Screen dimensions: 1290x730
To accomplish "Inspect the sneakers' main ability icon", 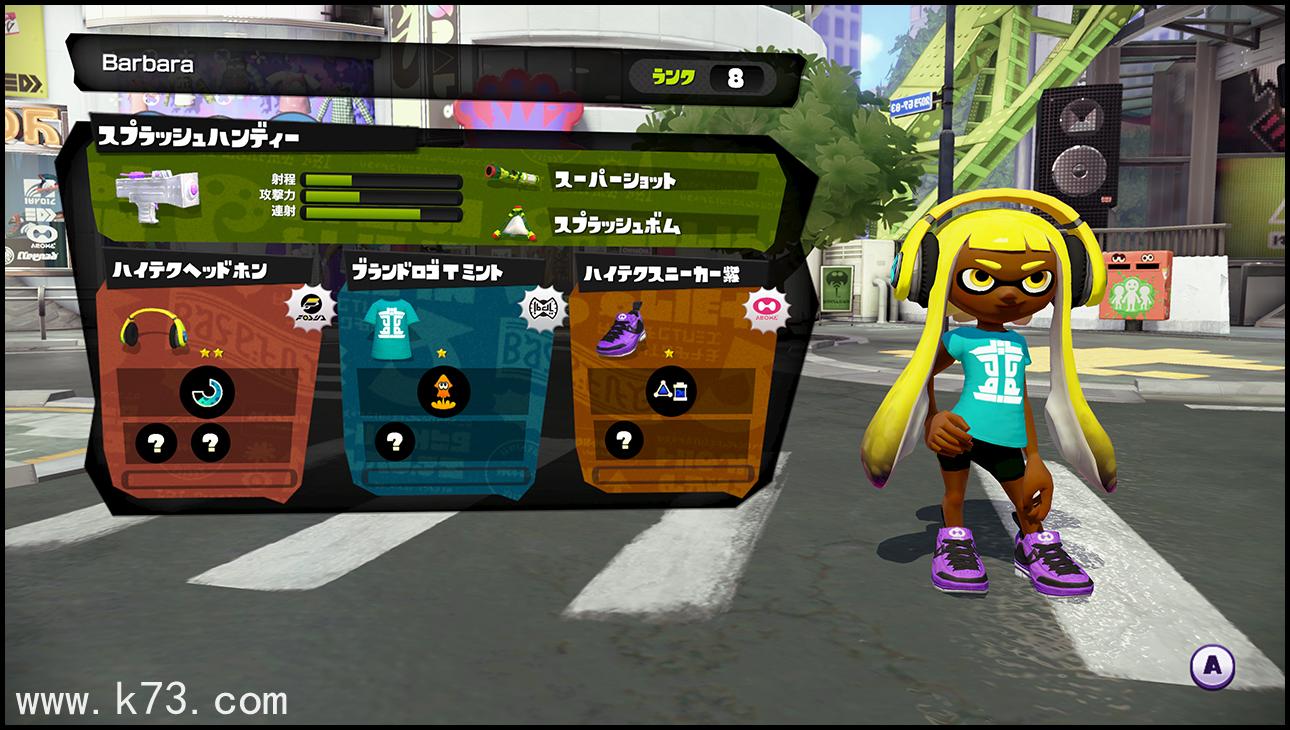I will pos(669,390).
